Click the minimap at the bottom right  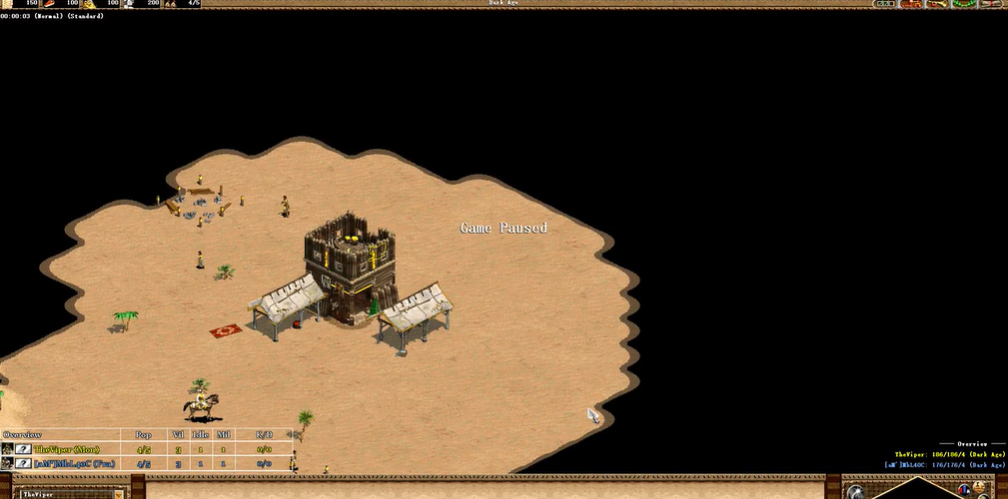tap(920, 490)
